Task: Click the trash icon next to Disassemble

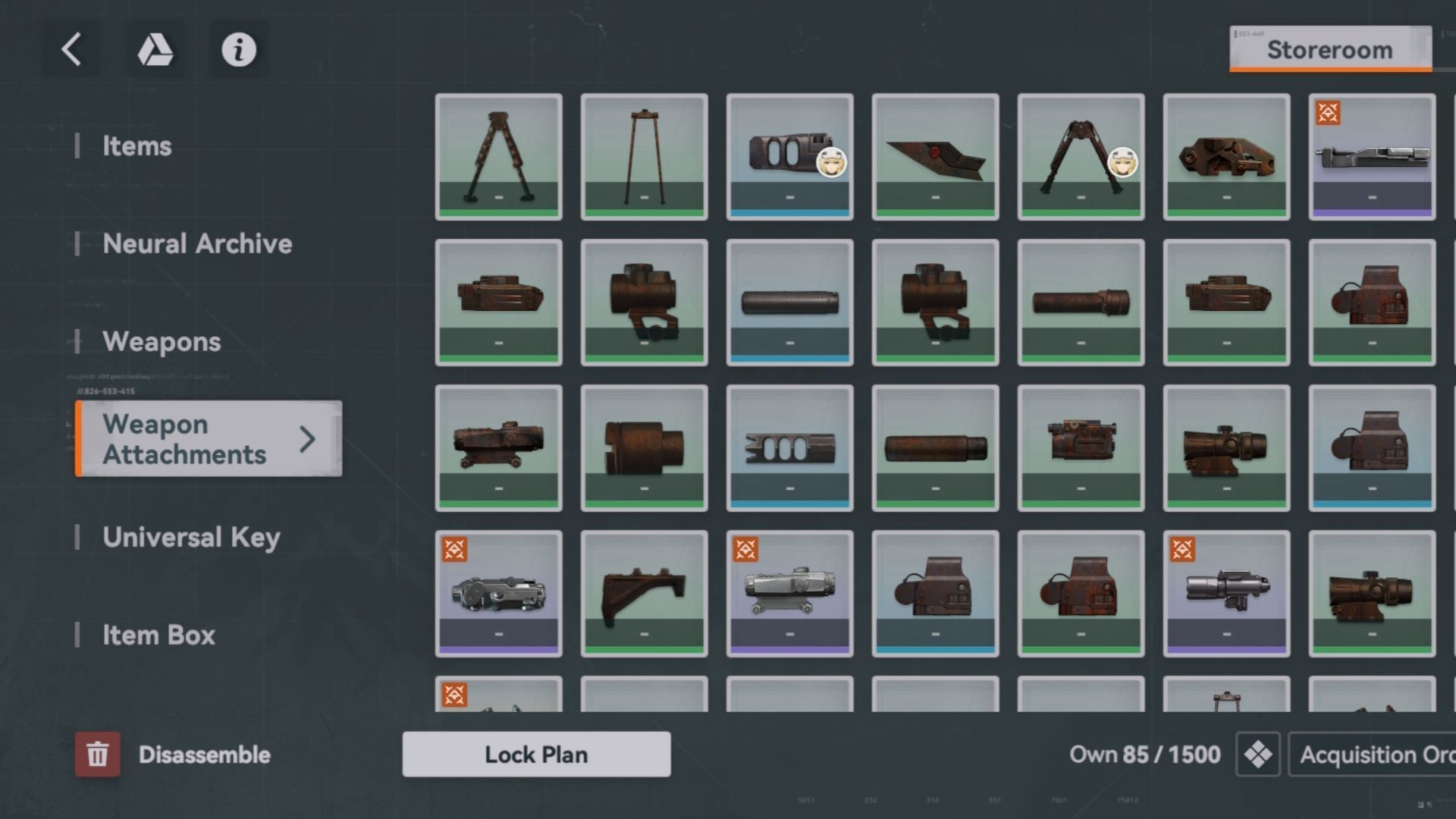Action: (x=97, y=755)
